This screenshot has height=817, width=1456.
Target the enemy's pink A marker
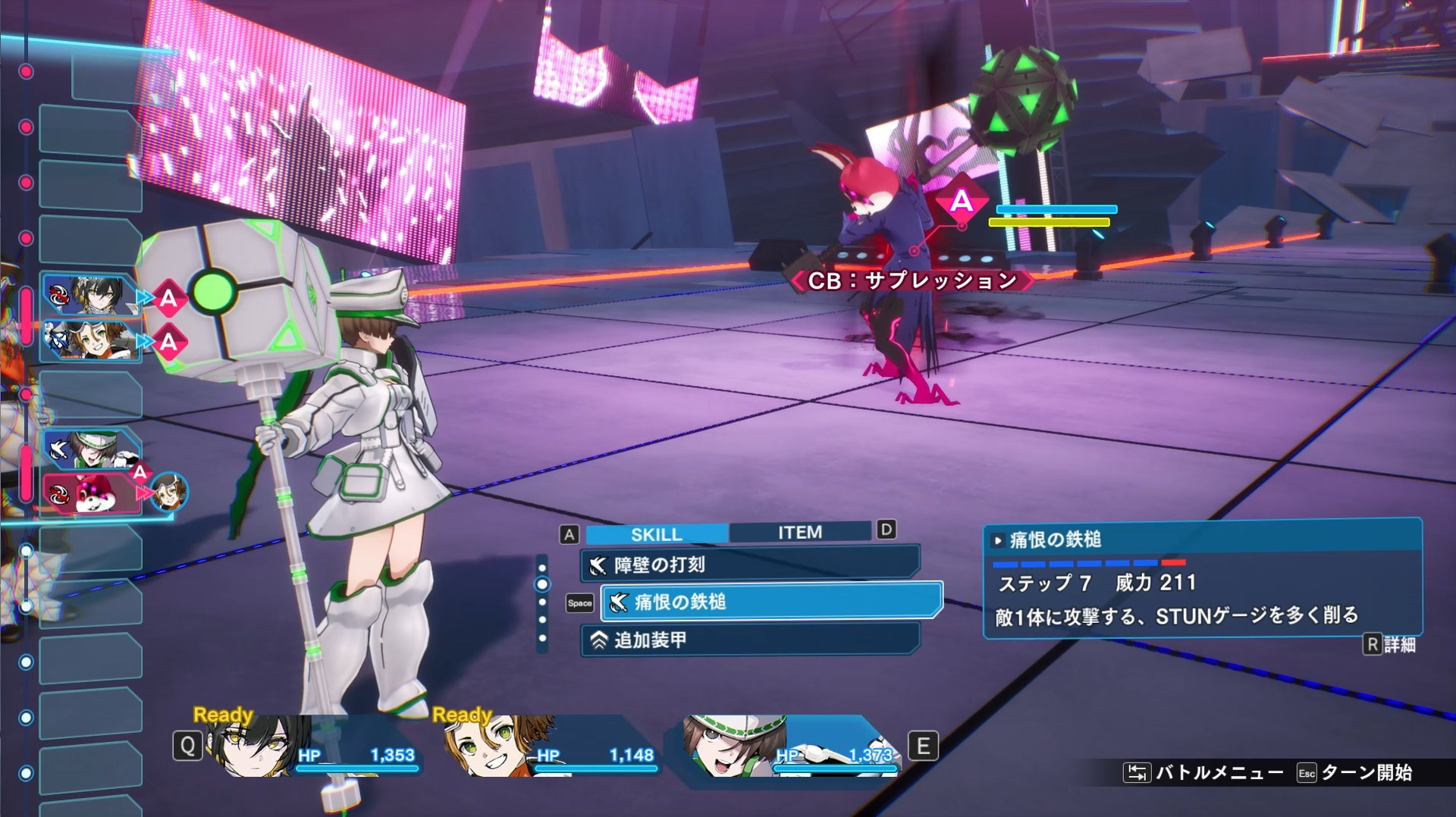(x=961, y=201)
